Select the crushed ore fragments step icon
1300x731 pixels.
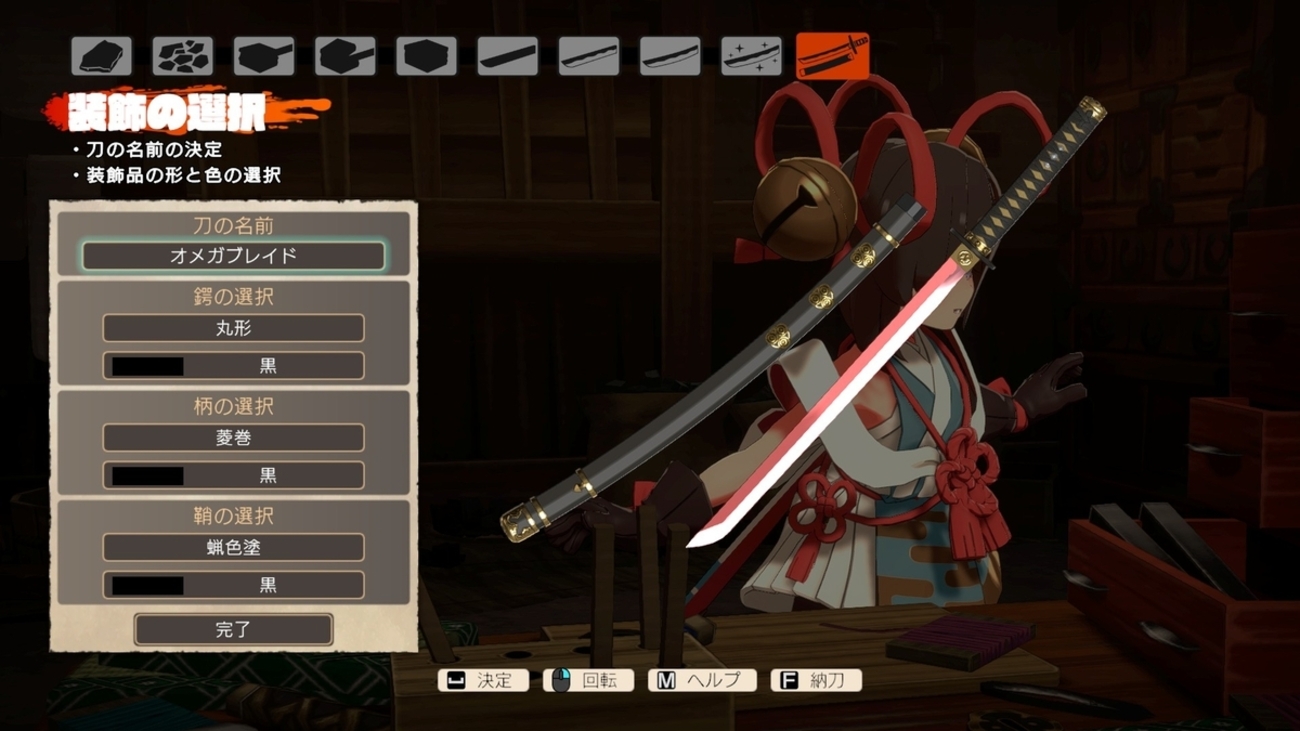[x=183, y=56]
